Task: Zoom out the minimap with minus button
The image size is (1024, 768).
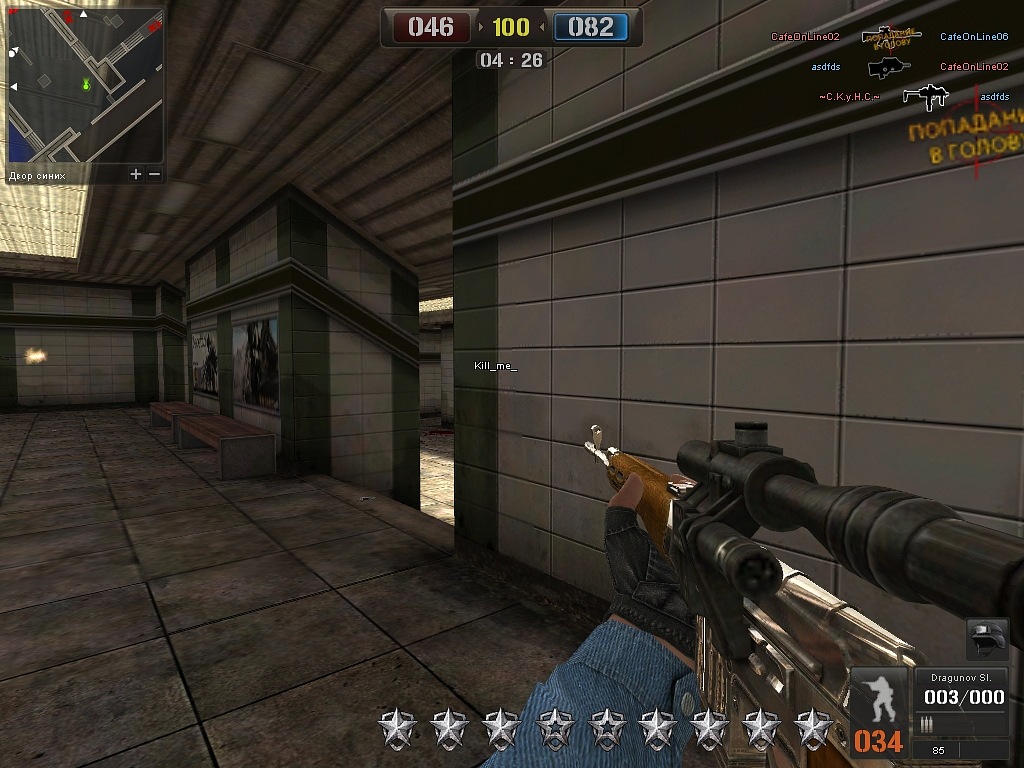Action: 154,174
